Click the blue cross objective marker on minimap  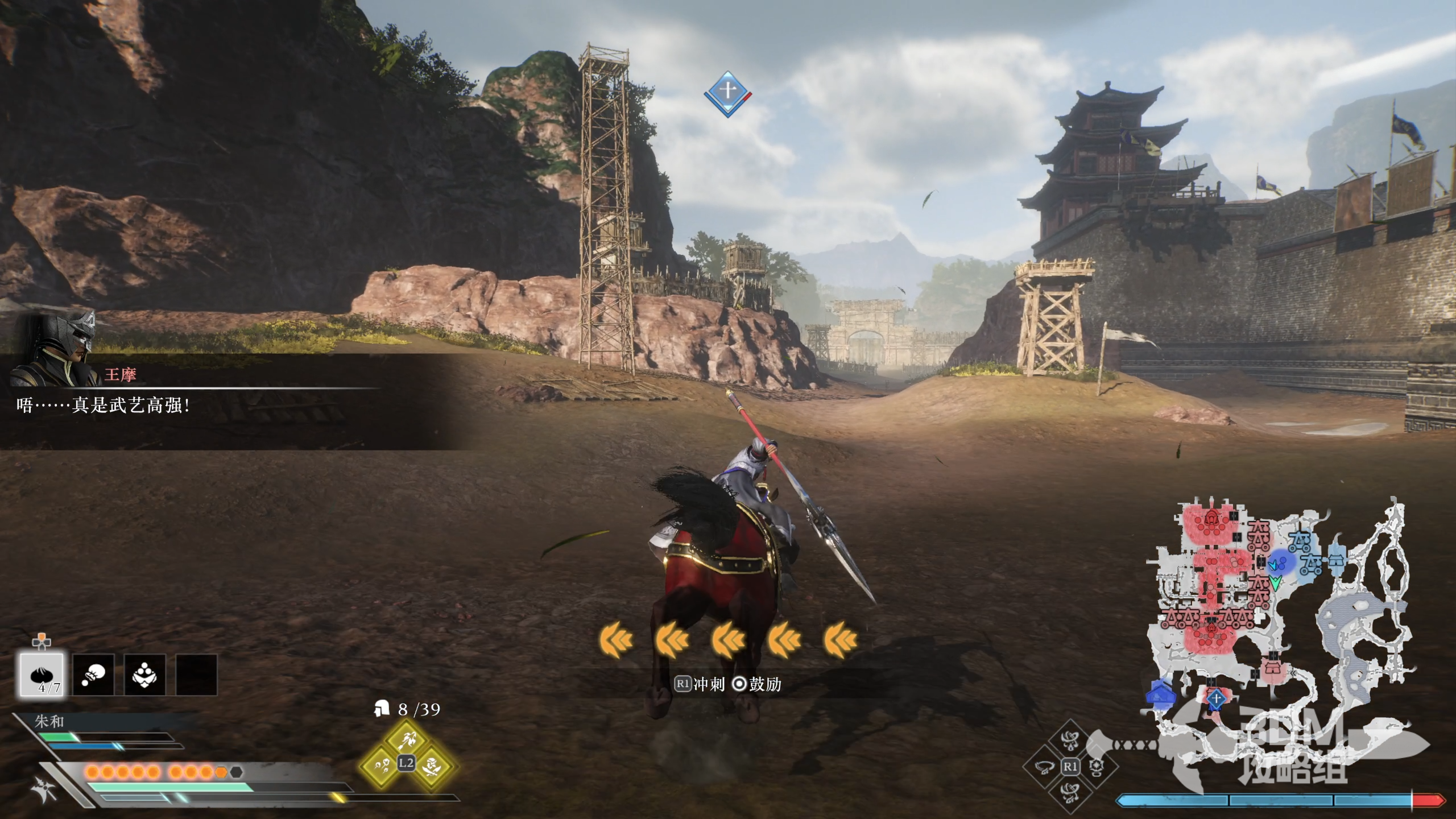(1215, 698)
